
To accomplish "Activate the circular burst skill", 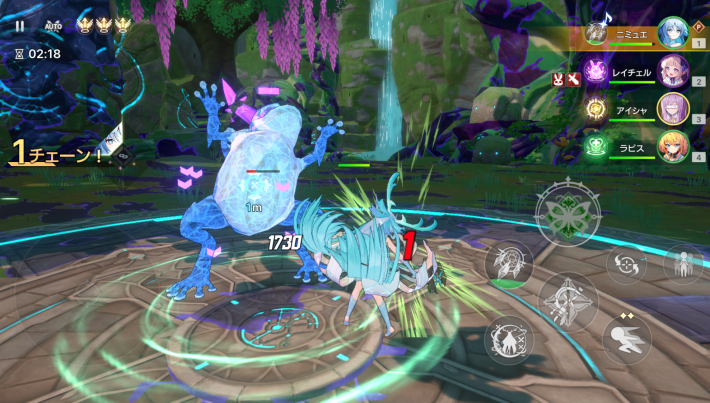I will coord(508,340).
